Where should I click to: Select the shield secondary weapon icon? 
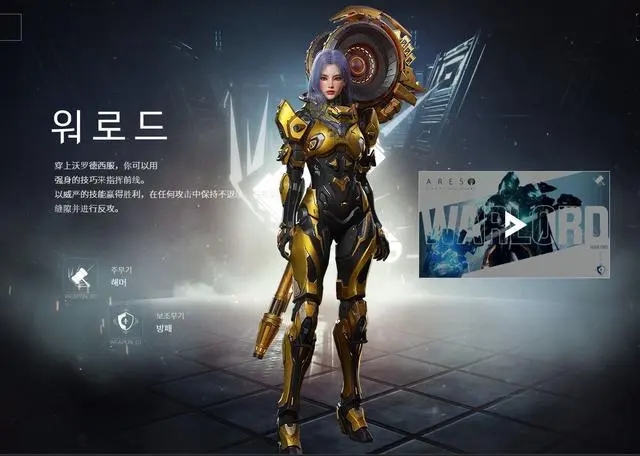[125, 321]
